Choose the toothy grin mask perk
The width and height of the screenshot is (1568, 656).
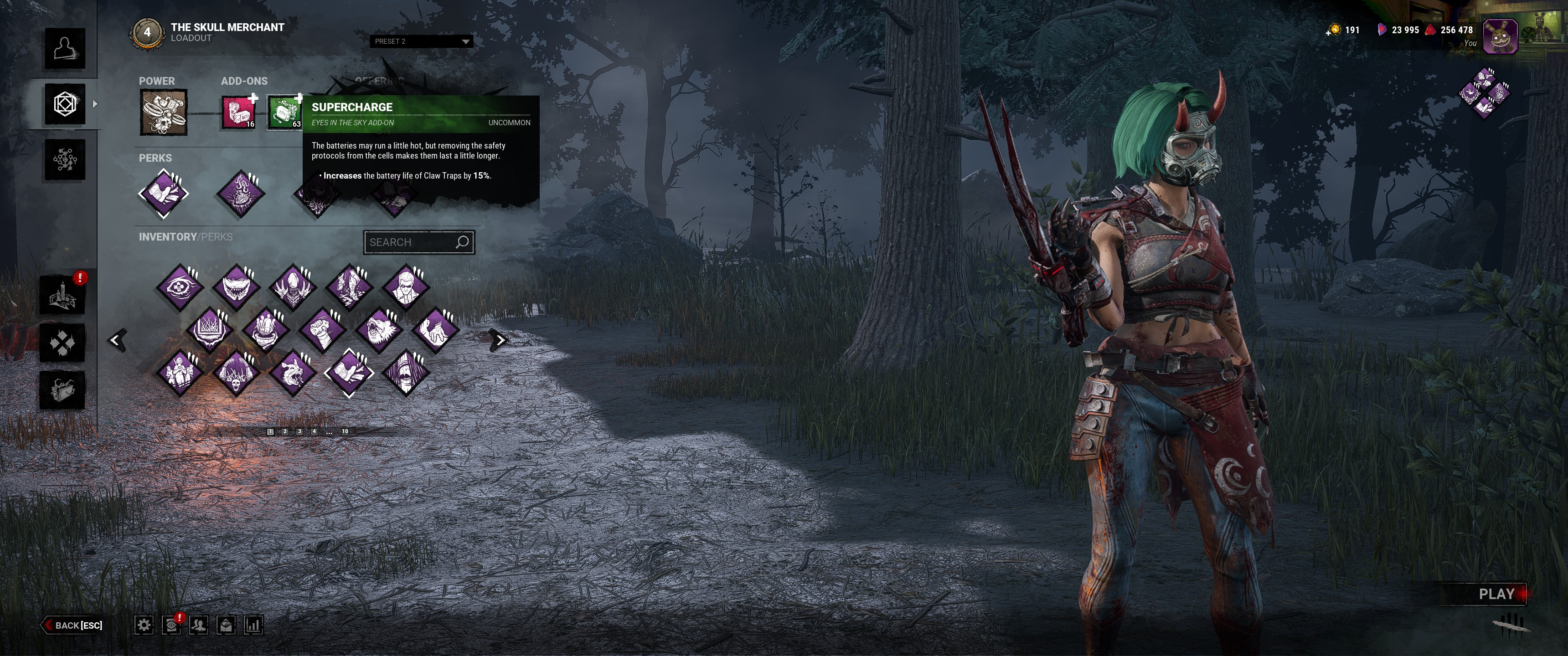coord(236,286)
